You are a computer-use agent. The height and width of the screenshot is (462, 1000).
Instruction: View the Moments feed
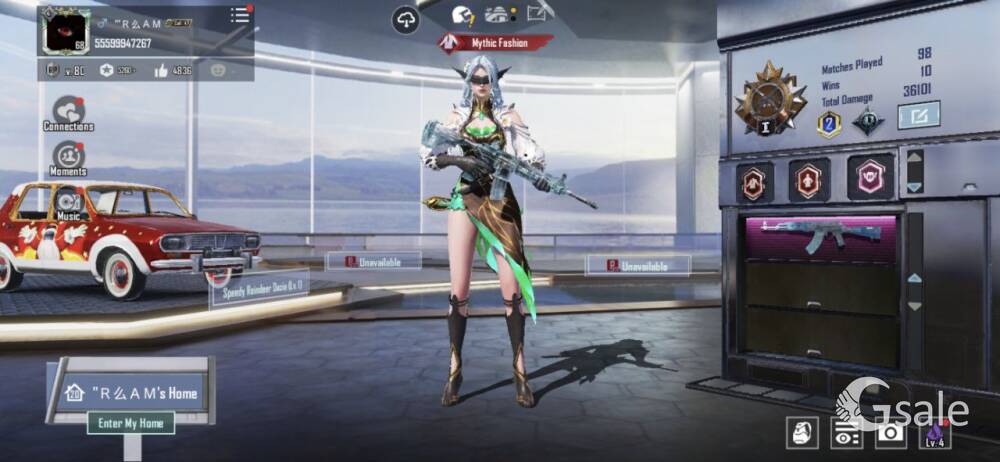68,158
